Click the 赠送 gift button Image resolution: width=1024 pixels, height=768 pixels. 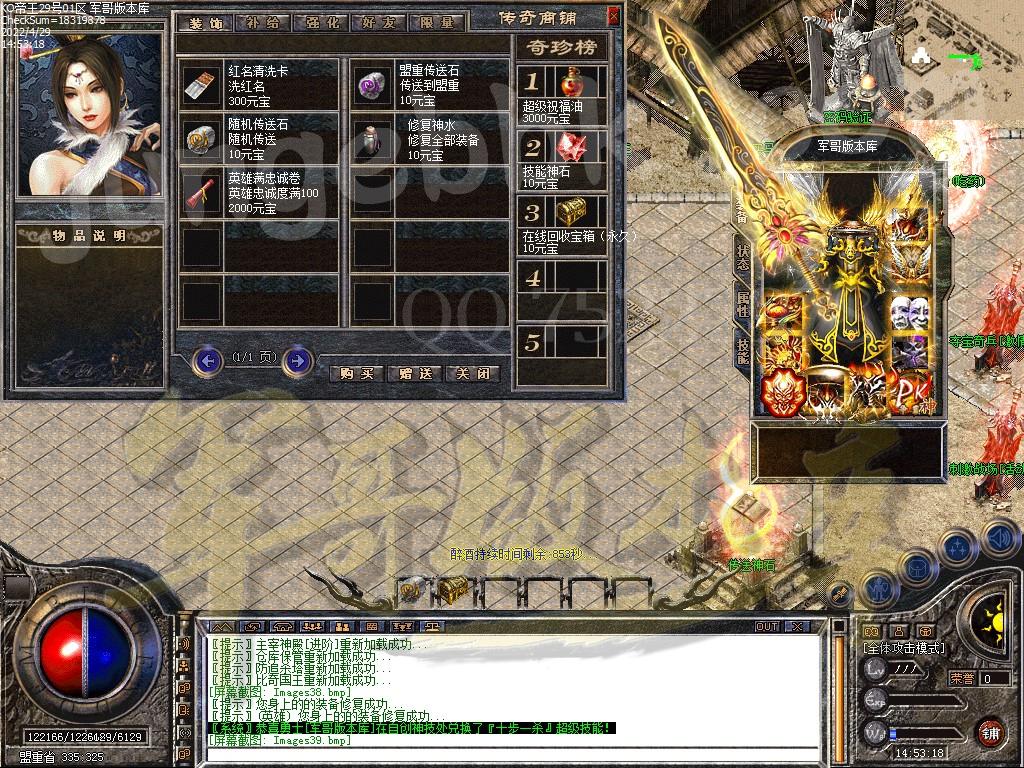pyautogui.click(x=414, y=373)
